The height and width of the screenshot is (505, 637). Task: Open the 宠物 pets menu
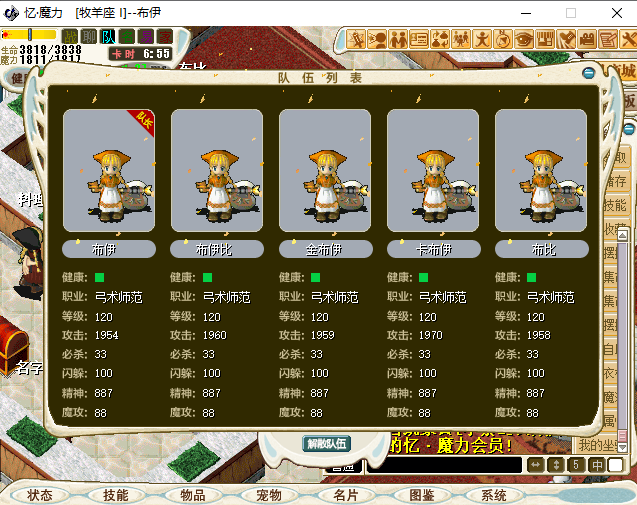[268, 495]
